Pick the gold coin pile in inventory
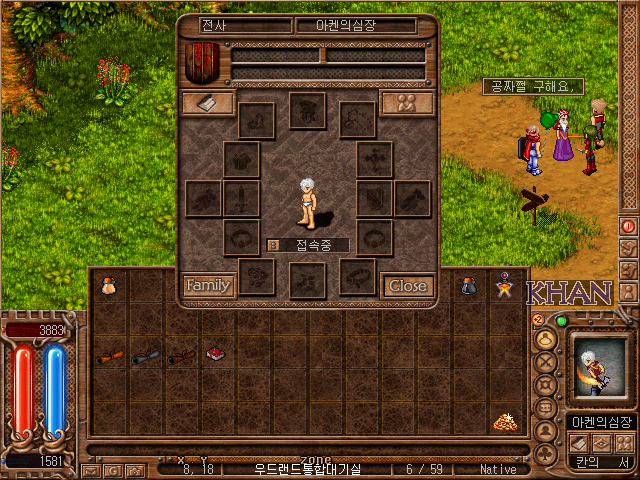Image resolution: width=640 pixels, height=480 pixels. coord(503,422)
